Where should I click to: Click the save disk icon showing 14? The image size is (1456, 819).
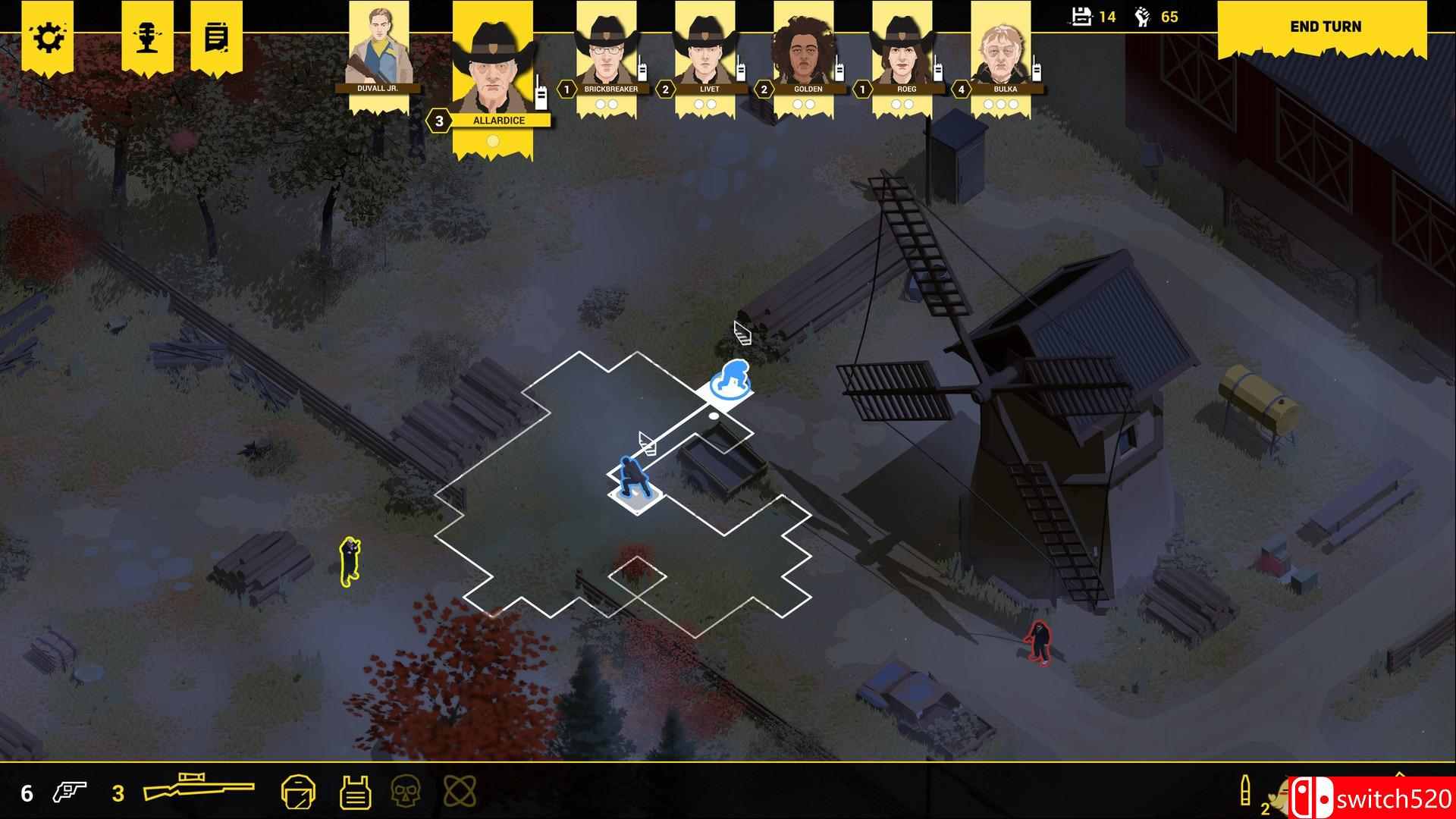pos(1080,15)
